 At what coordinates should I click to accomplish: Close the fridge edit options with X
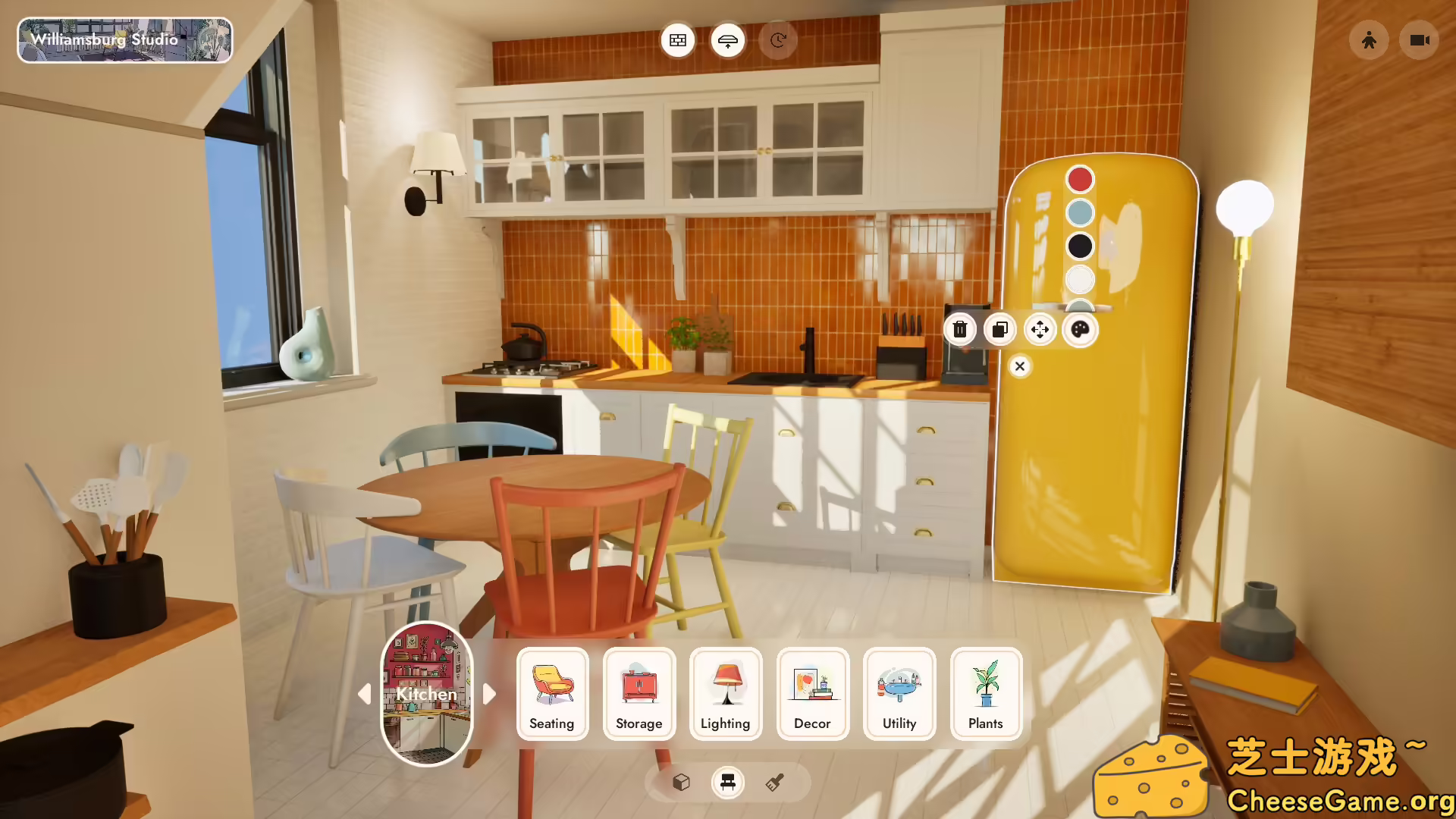point(1019,366)
